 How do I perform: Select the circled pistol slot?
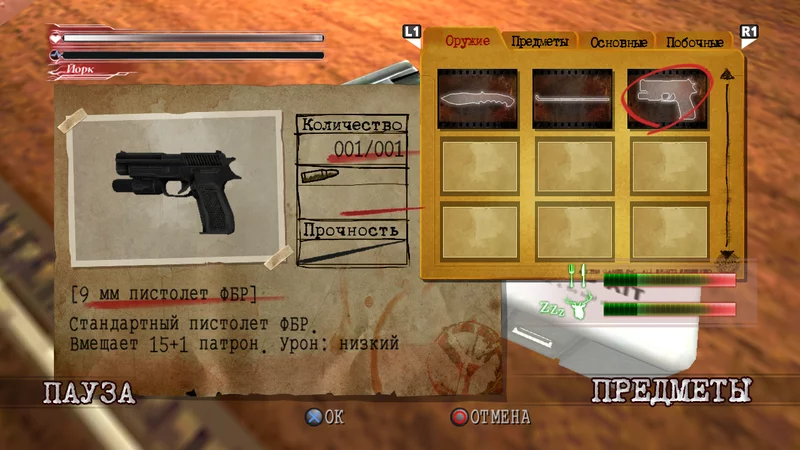[668, 98]
